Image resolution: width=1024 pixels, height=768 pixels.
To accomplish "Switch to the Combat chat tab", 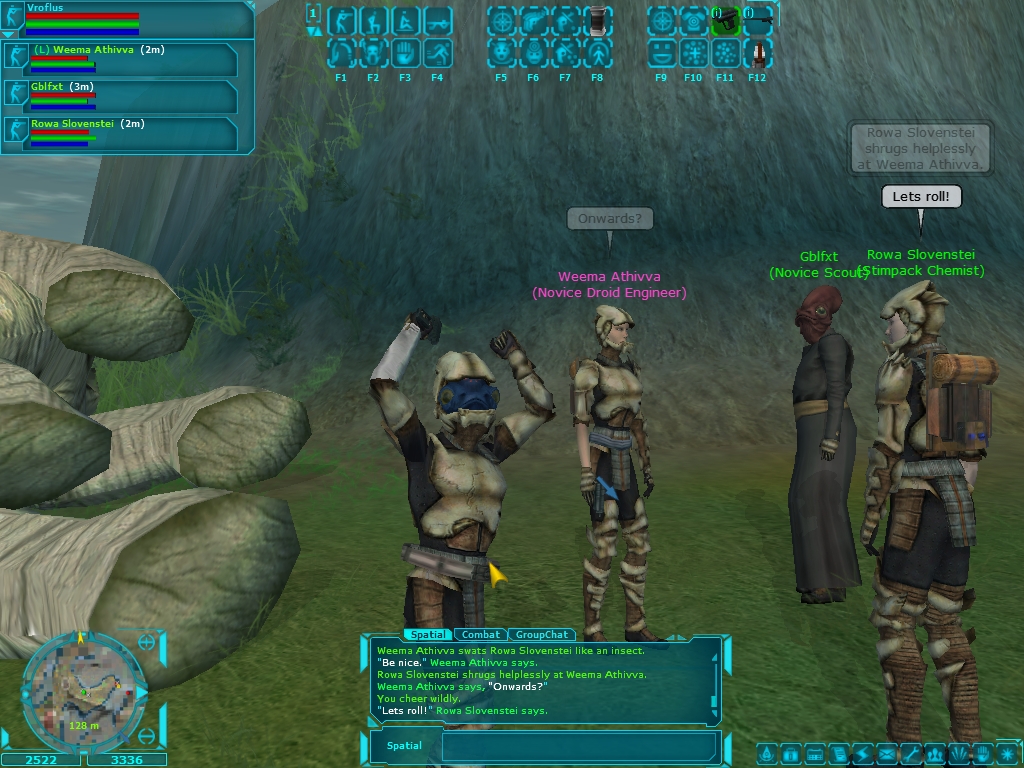I will coord(481,634).
